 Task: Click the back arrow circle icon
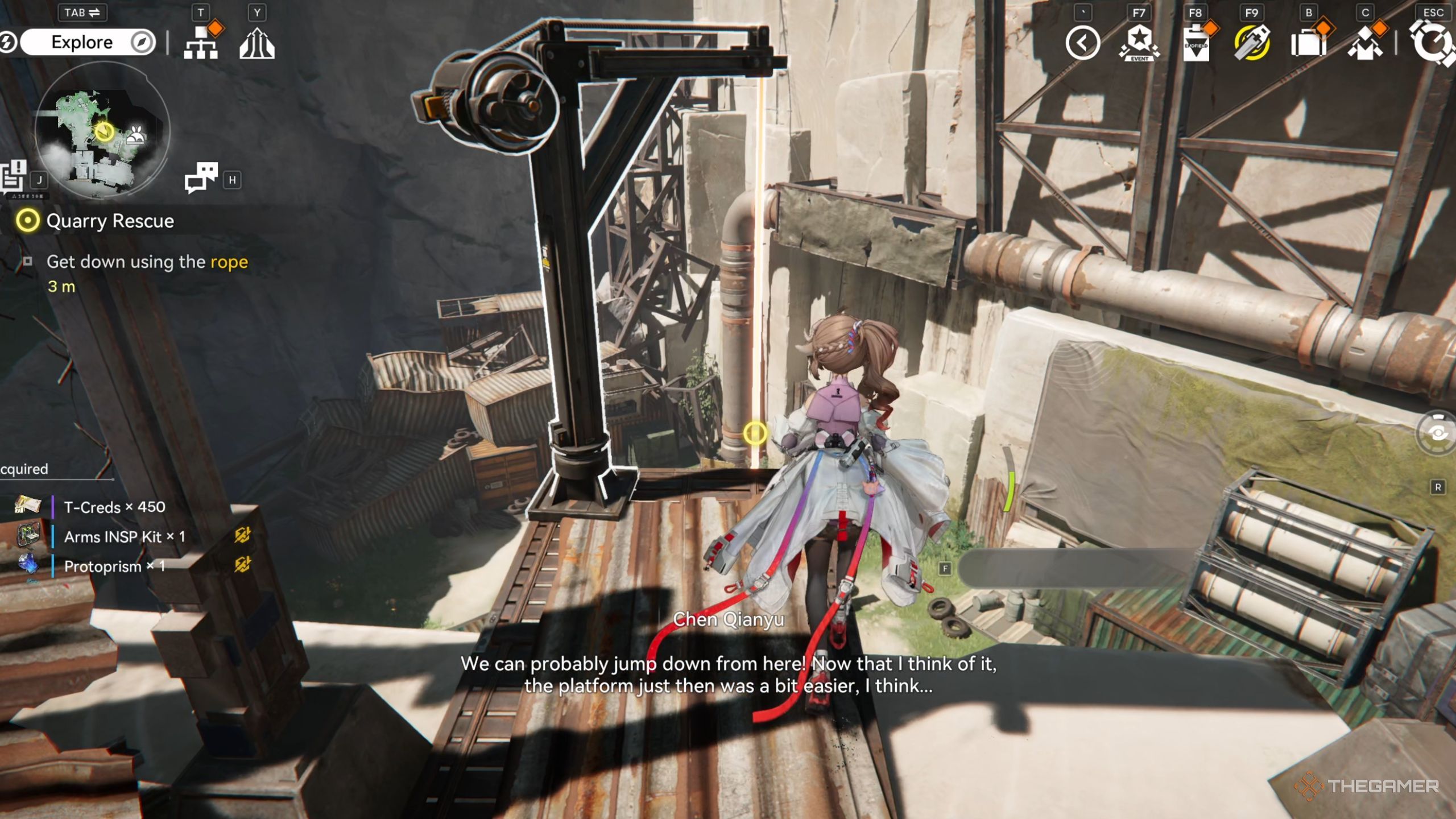click(1083, 43)
